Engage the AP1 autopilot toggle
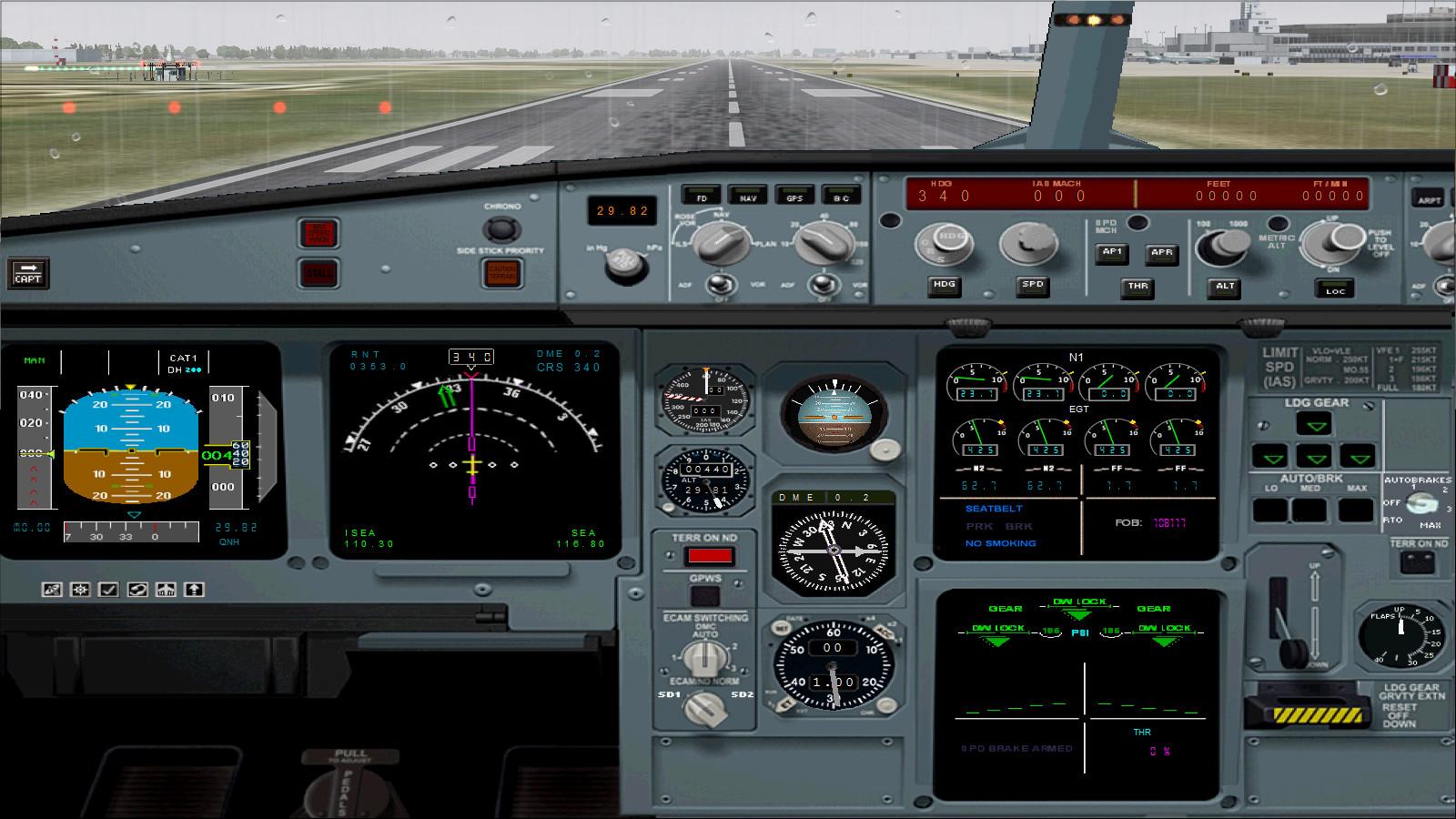The height and width of the screenshot is (819, 1456). click(1111, 254)
